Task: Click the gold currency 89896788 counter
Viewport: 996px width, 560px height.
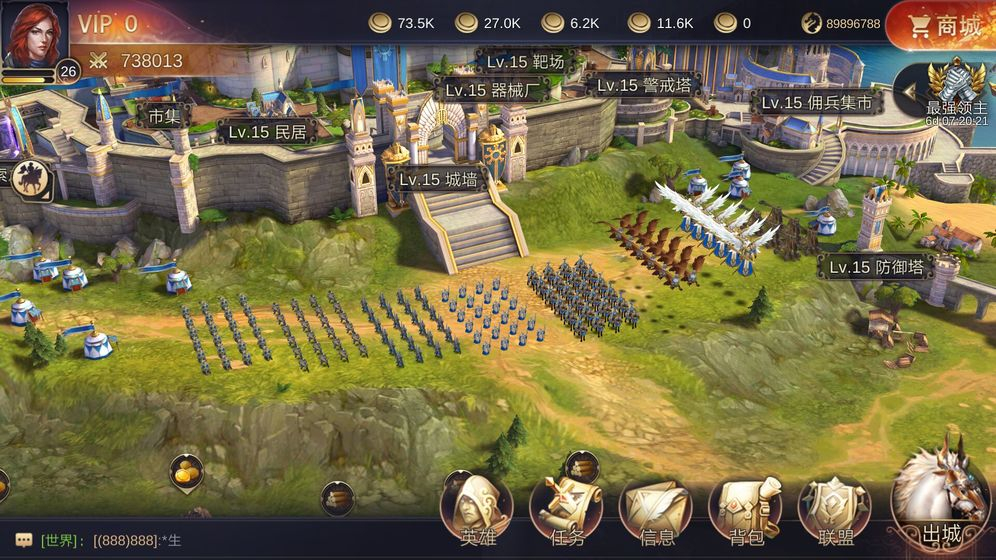Action: point(843,23)
